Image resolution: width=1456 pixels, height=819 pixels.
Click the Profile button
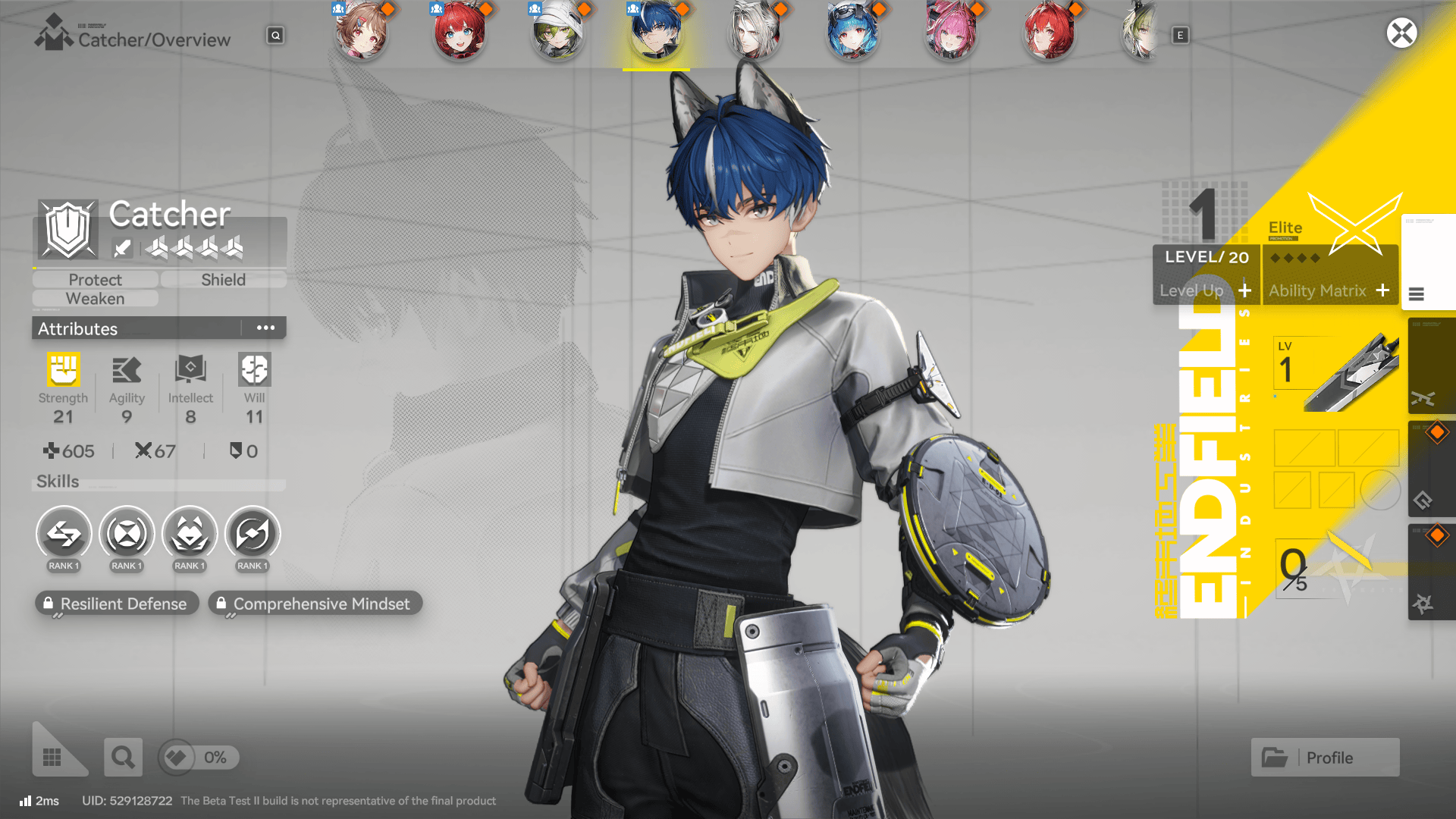[x=1324, y=757]
